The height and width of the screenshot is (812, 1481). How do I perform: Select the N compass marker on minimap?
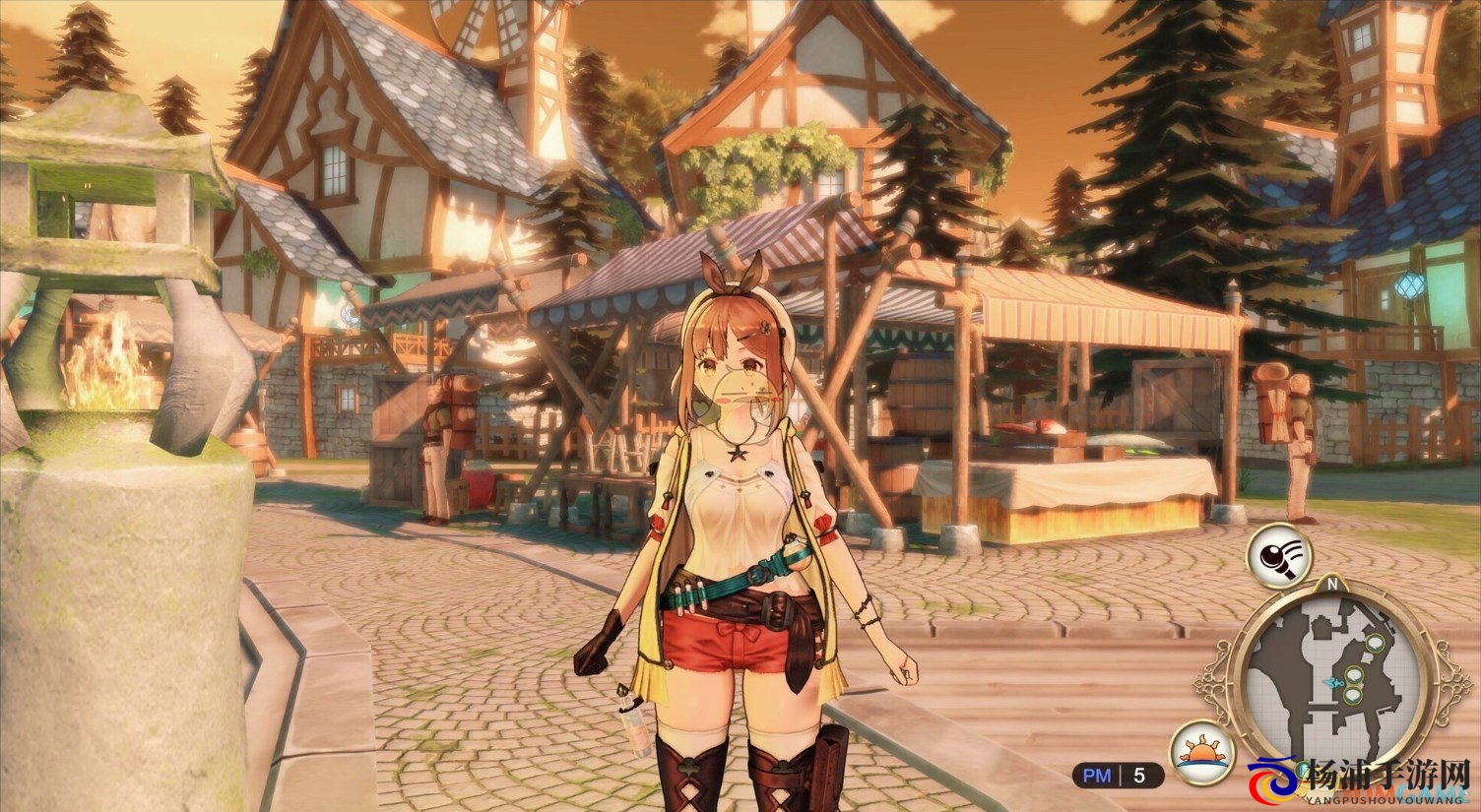pos(1332,583)
